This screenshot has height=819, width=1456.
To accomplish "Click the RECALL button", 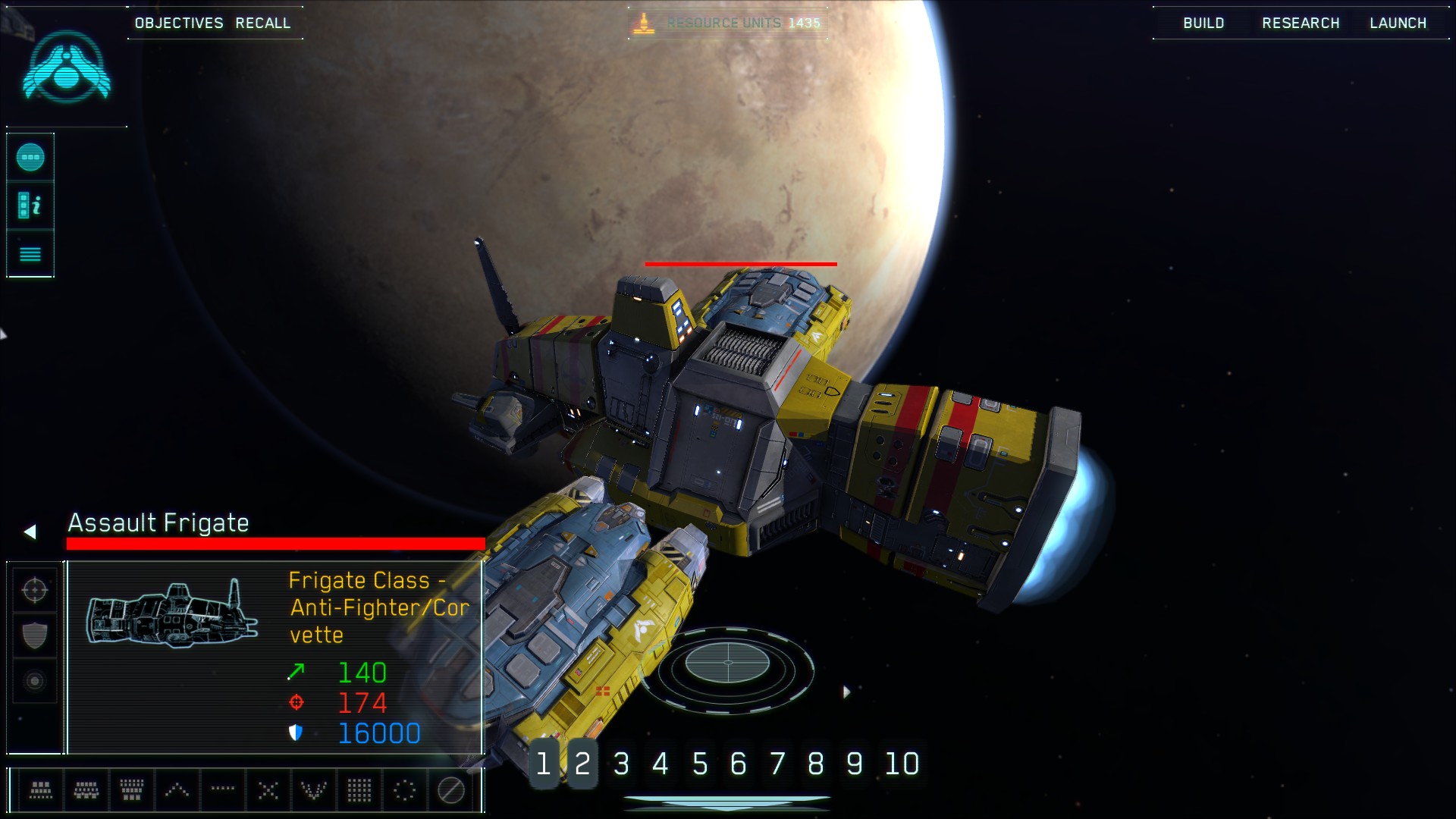I will (263, 23).
